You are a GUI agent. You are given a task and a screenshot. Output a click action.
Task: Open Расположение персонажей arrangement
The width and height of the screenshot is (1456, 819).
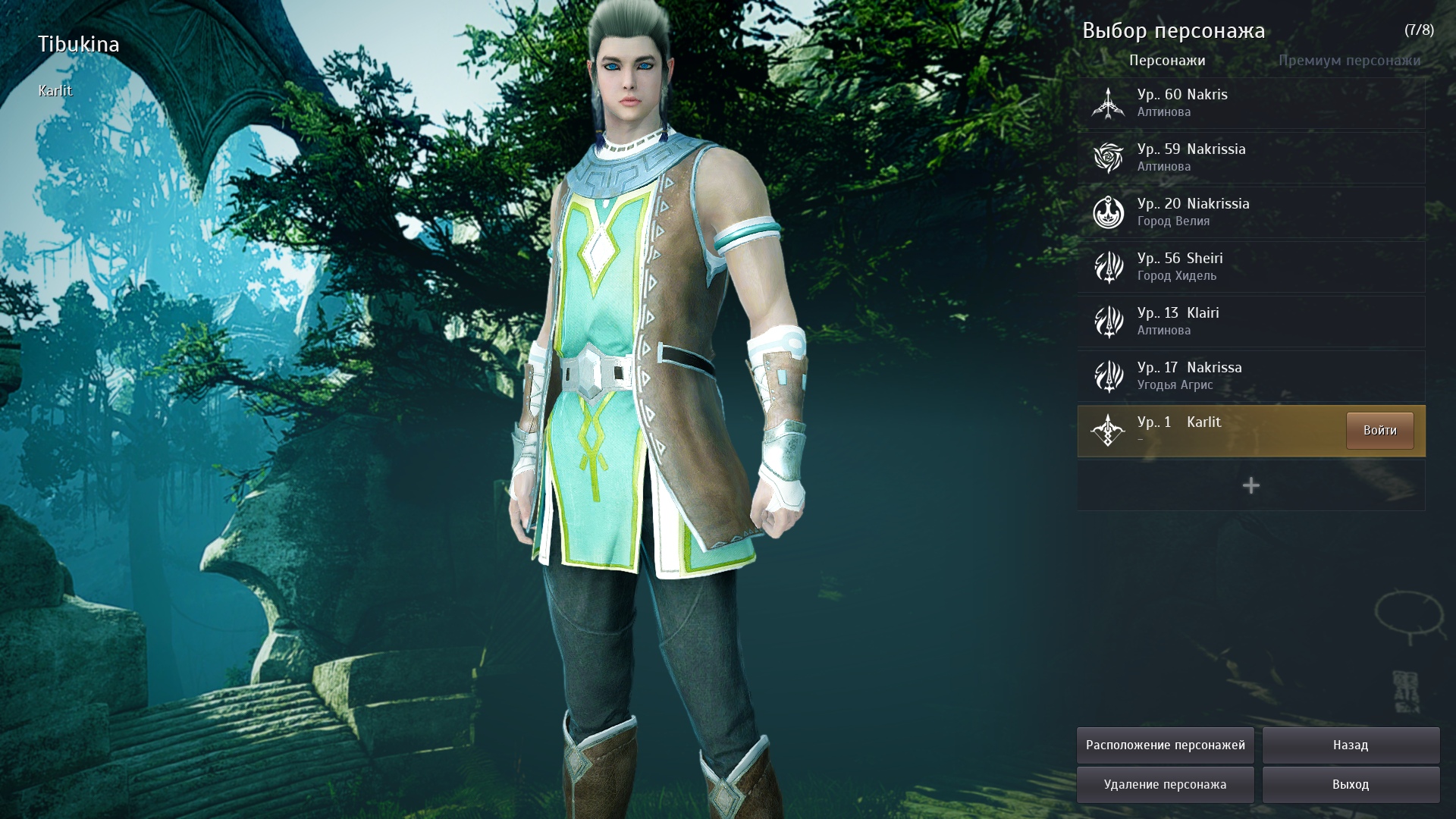point(1165,745)
